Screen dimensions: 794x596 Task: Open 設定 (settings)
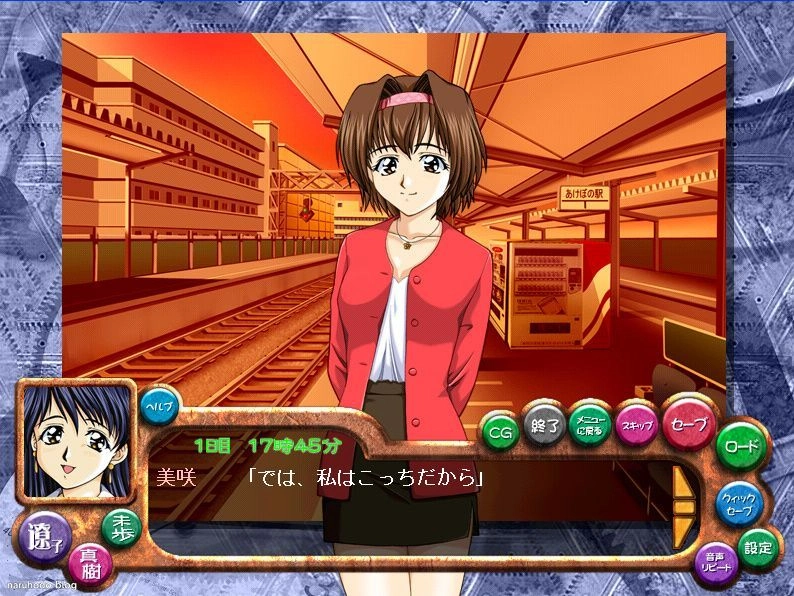pyautogui.click(x=757, y=546)
